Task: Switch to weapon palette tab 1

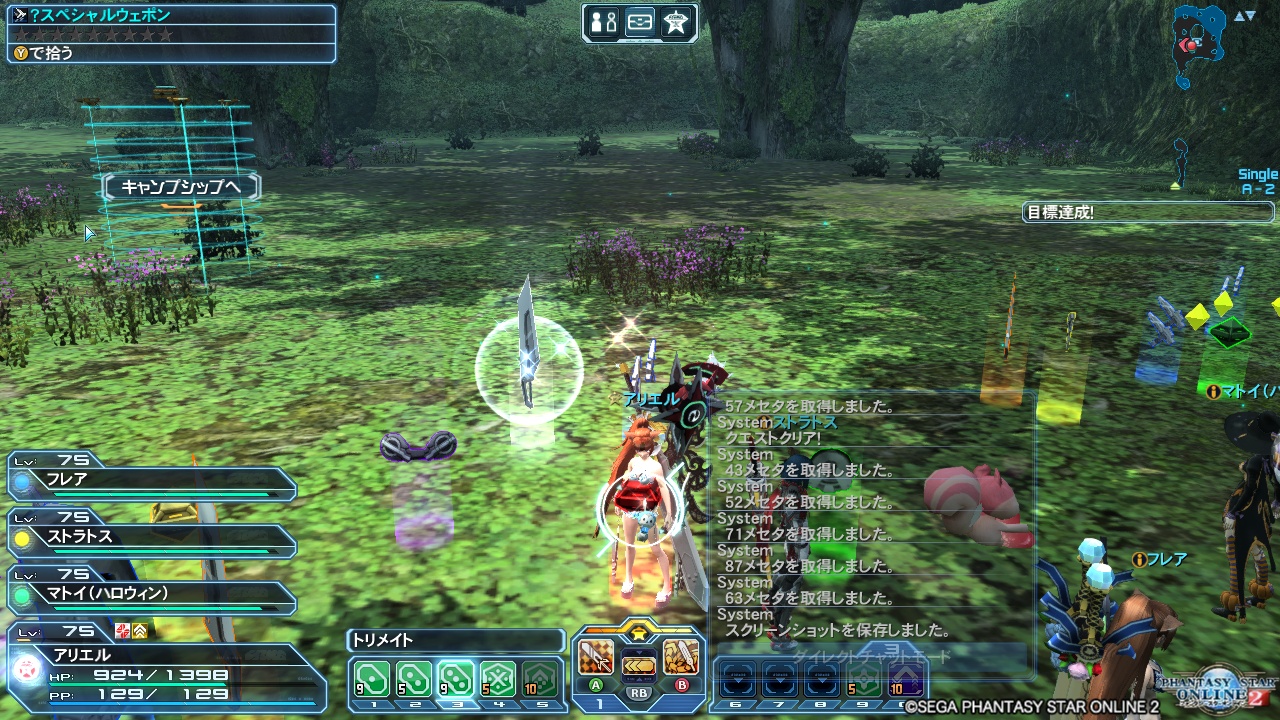Action: [x=599, y=702]
